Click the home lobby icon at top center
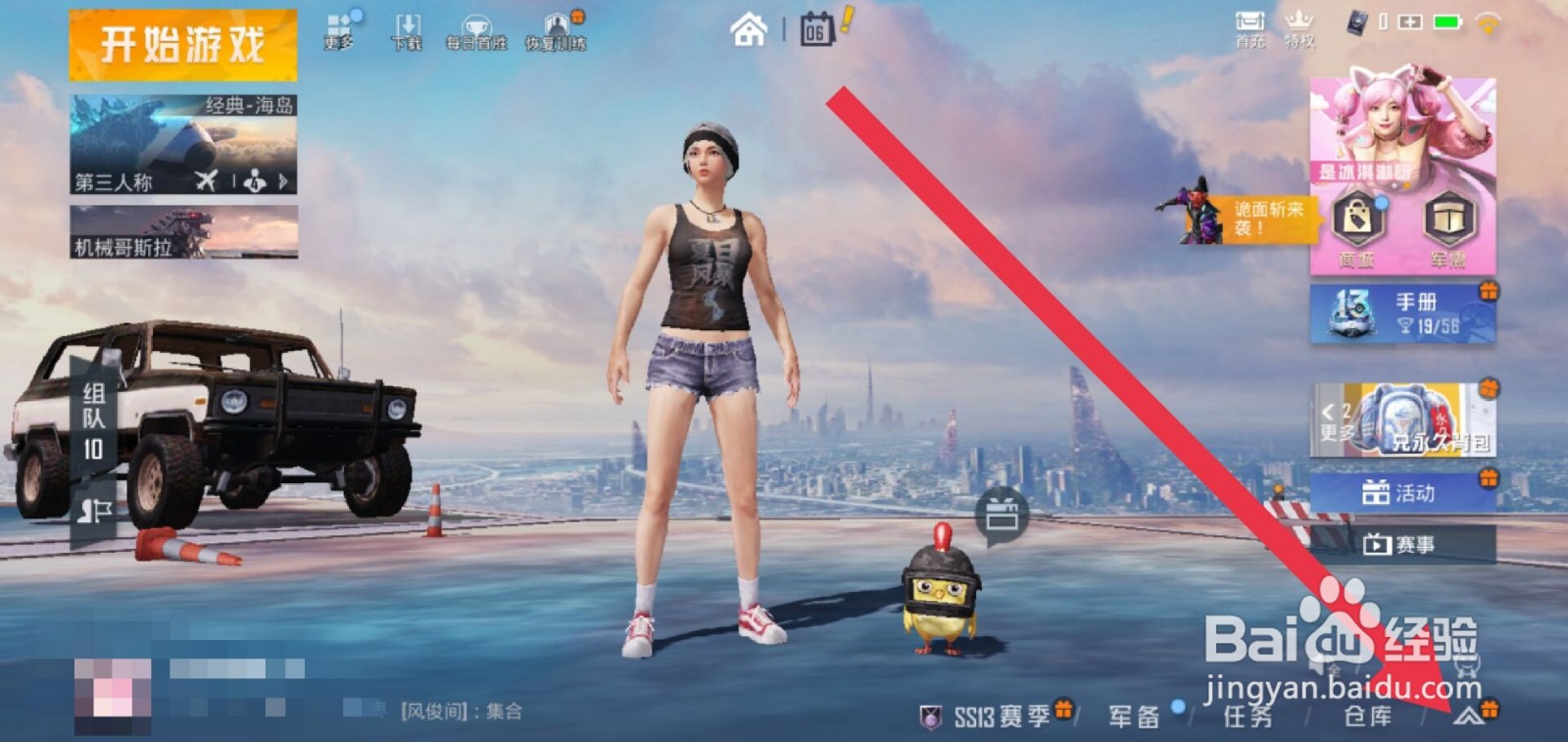1568x742 pixels. 748,31
